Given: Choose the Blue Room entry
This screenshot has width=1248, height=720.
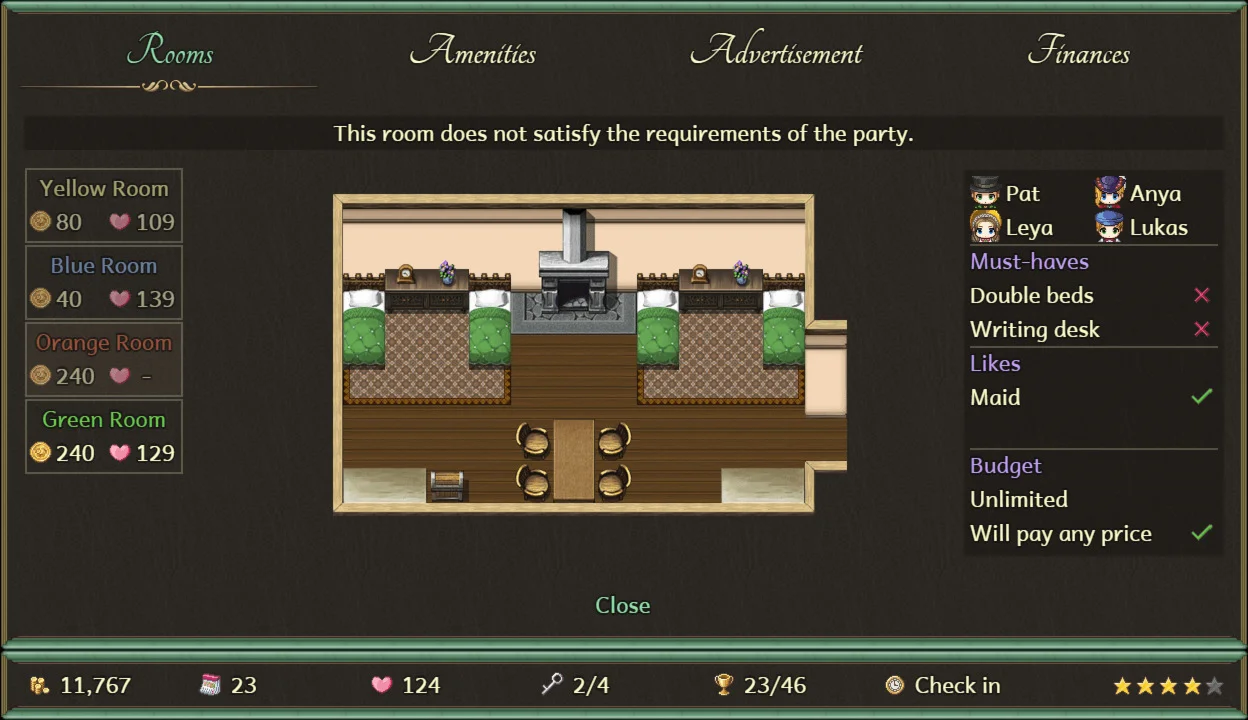Looking at the screenshot, I should pyautogui.click(x=104, y=282).
